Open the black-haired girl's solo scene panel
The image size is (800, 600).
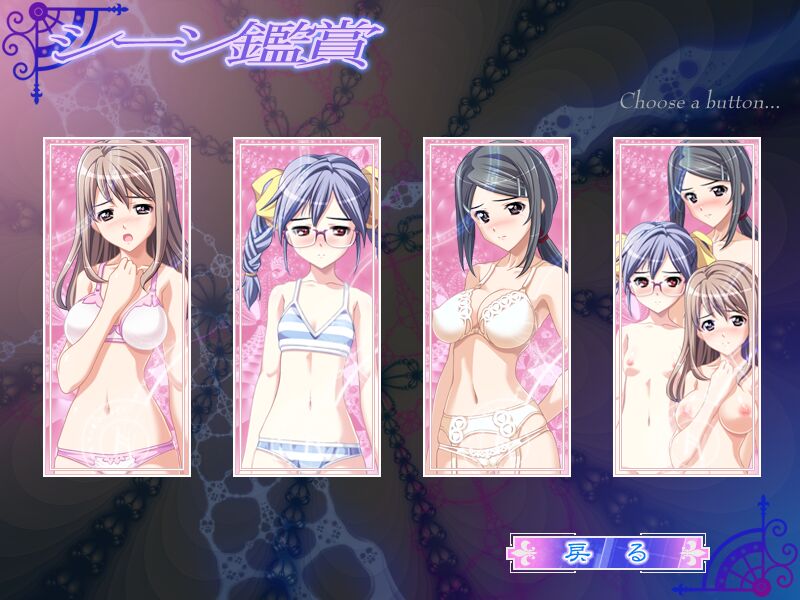coord(497,307)
